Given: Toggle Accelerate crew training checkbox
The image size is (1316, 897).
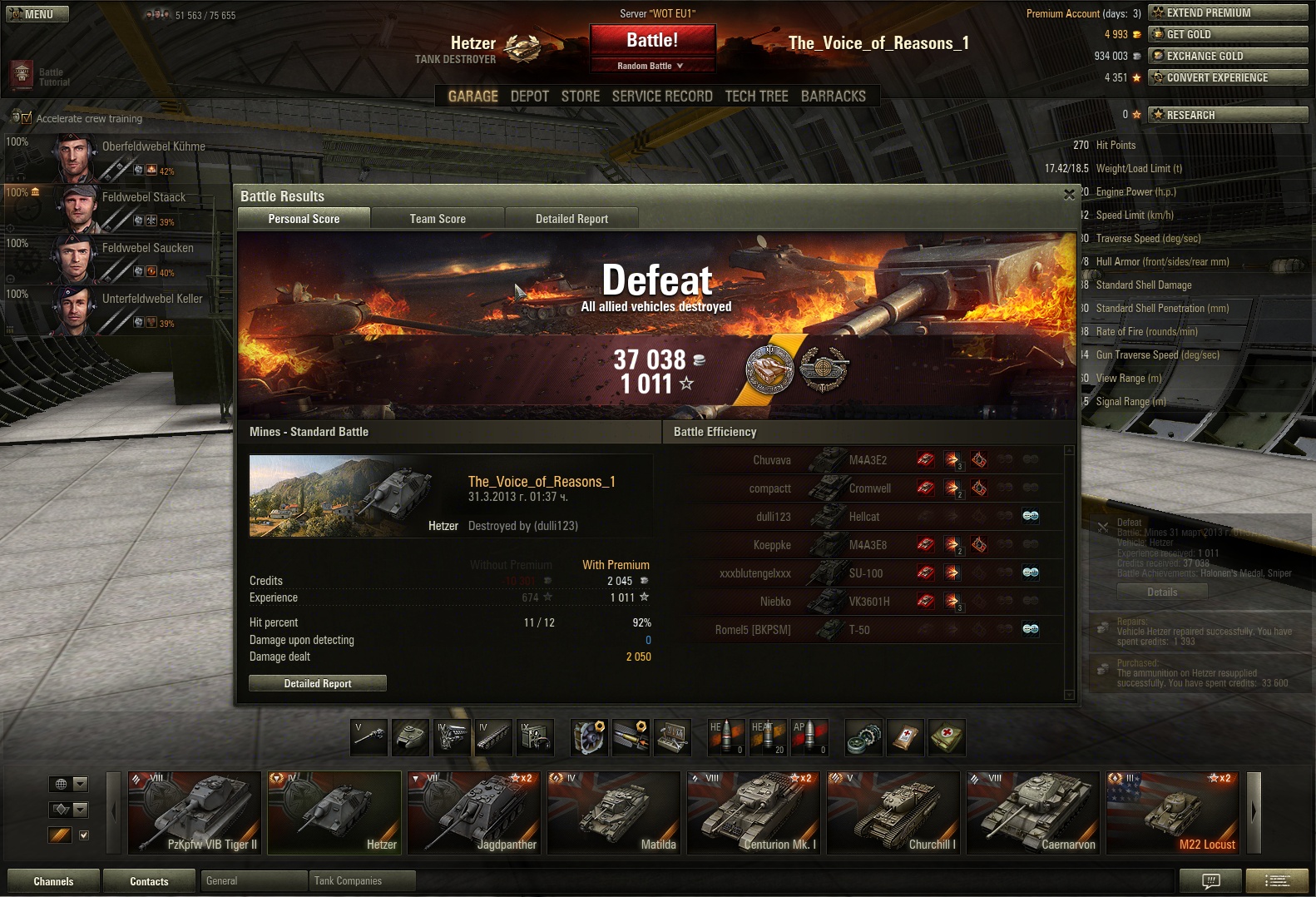Looking at the screenshot, I should [x=26, y=118].
